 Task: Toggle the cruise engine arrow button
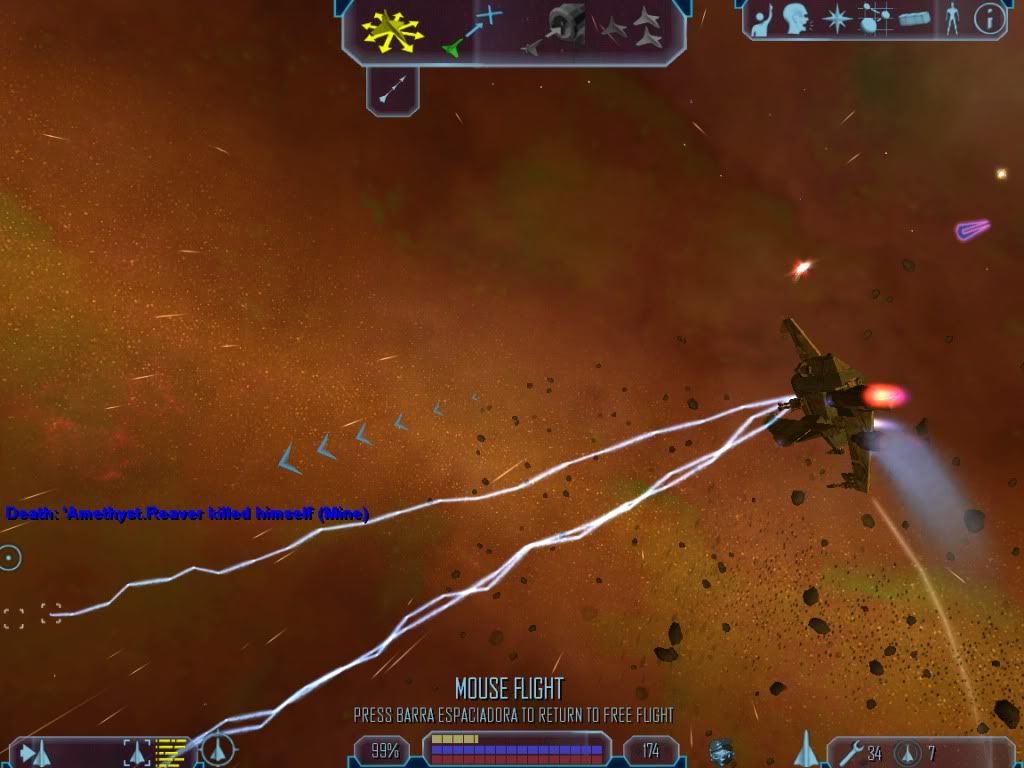click(392, 91)
